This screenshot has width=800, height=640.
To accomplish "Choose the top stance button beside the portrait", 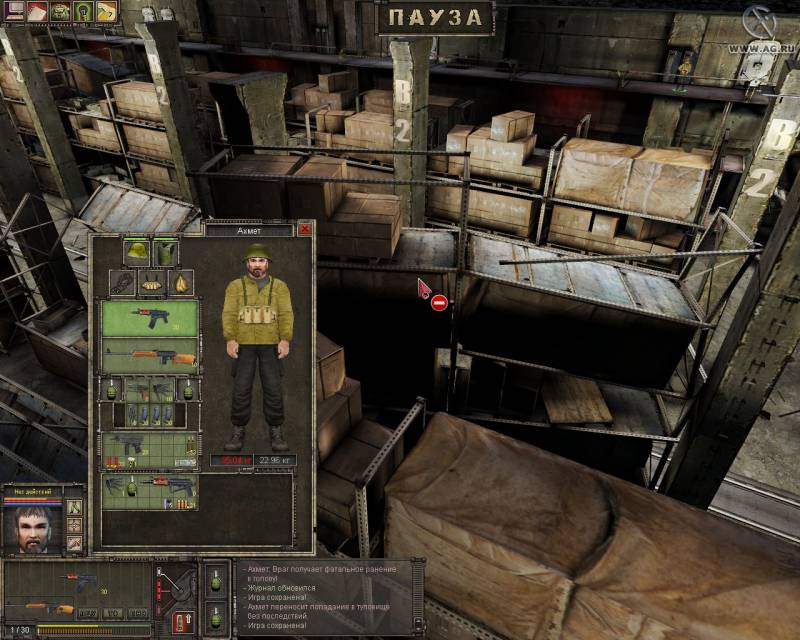I will coord(75,507).
